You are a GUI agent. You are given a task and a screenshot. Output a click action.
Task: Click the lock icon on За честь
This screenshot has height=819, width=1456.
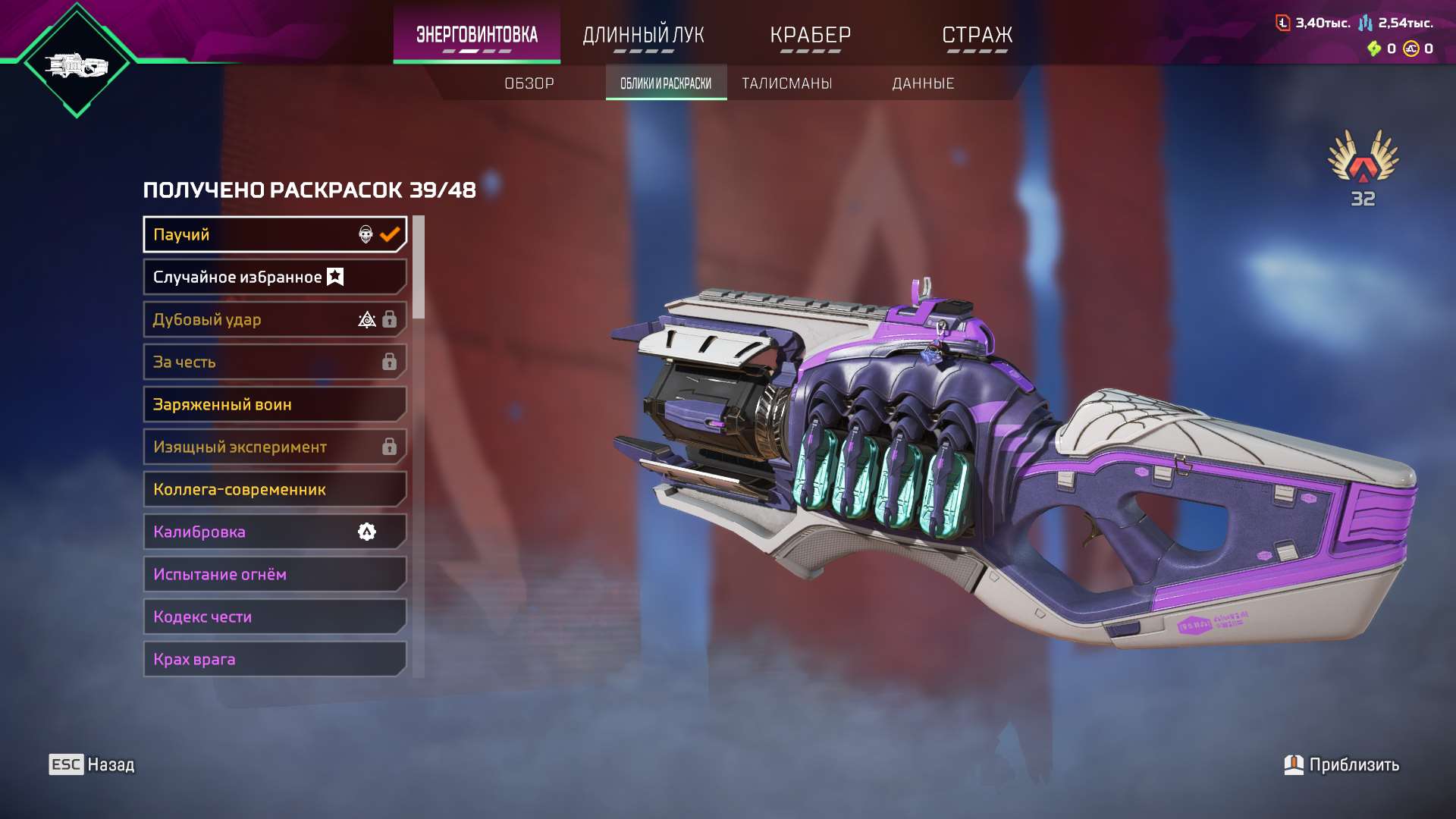[x=390, y=362]
